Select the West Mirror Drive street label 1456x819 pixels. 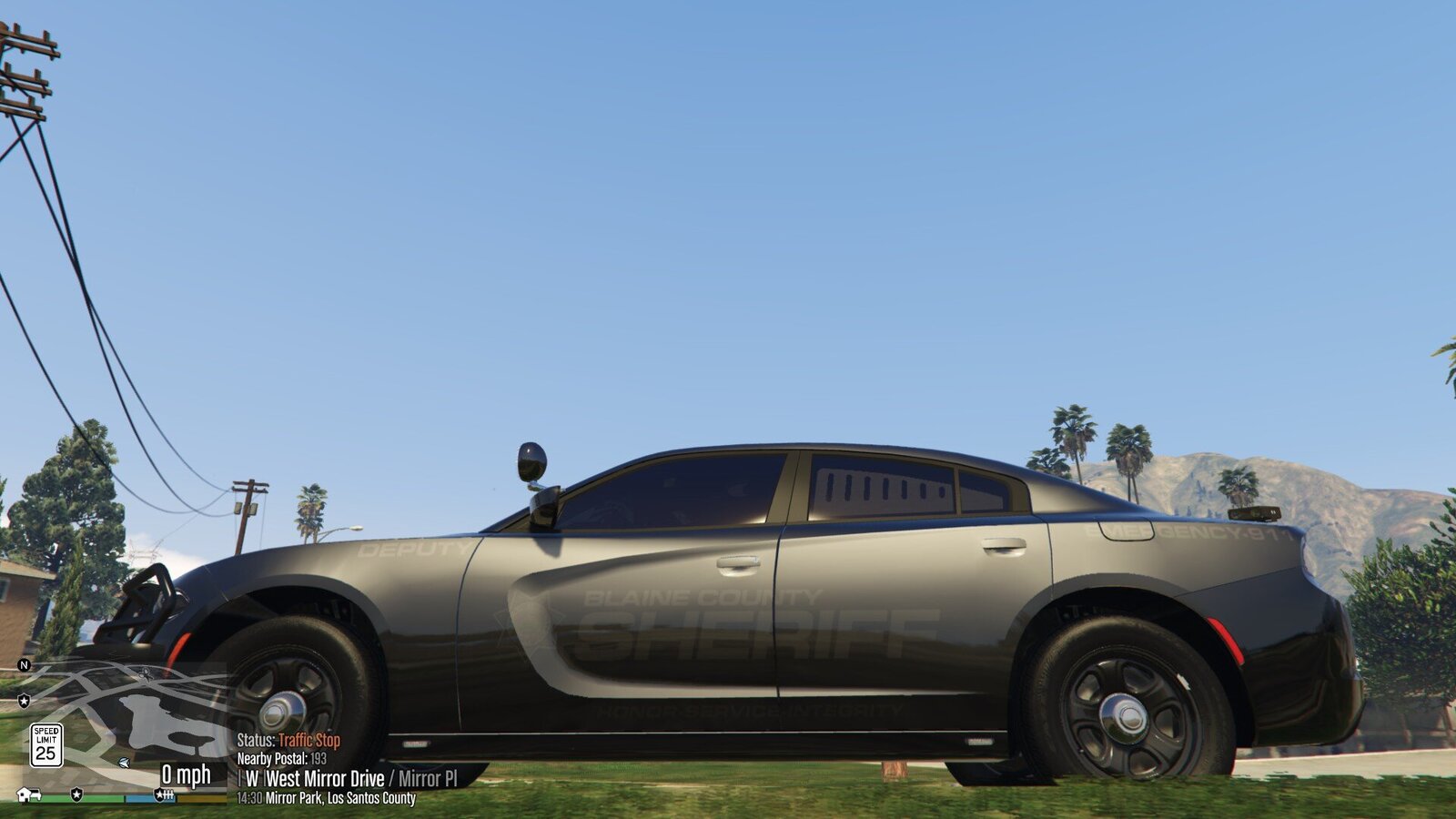(326, 776)
